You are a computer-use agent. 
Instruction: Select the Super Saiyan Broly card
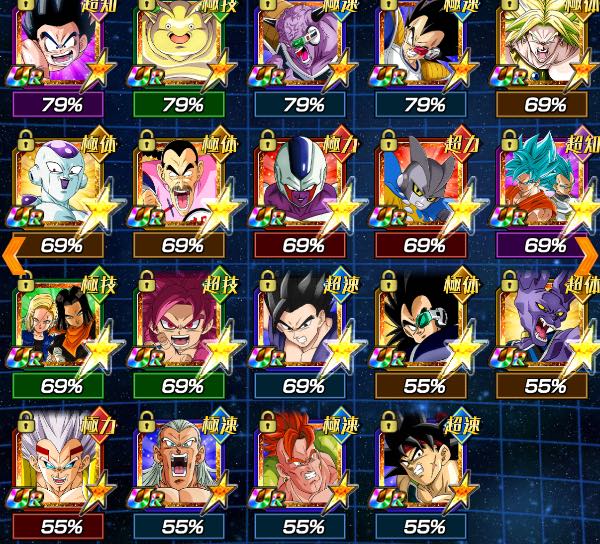coord(544,45)
